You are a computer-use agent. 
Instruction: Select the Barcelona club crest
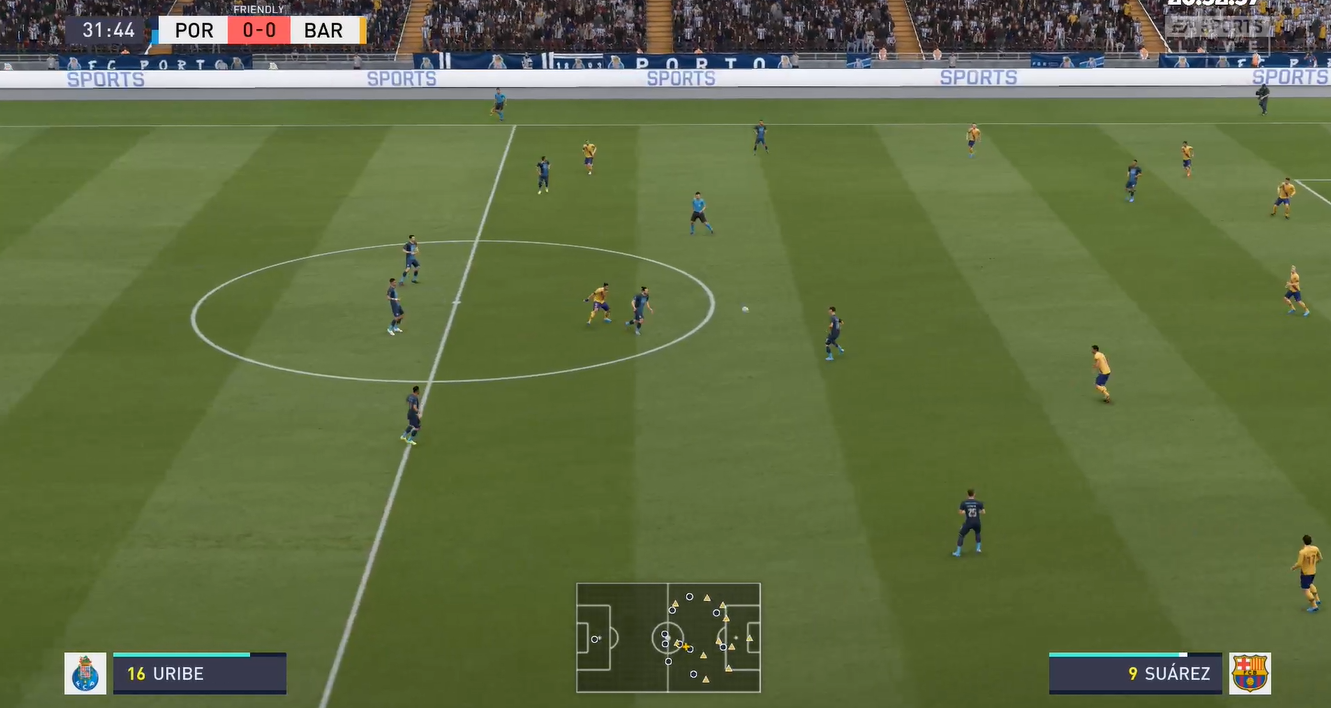[1250, 673]
